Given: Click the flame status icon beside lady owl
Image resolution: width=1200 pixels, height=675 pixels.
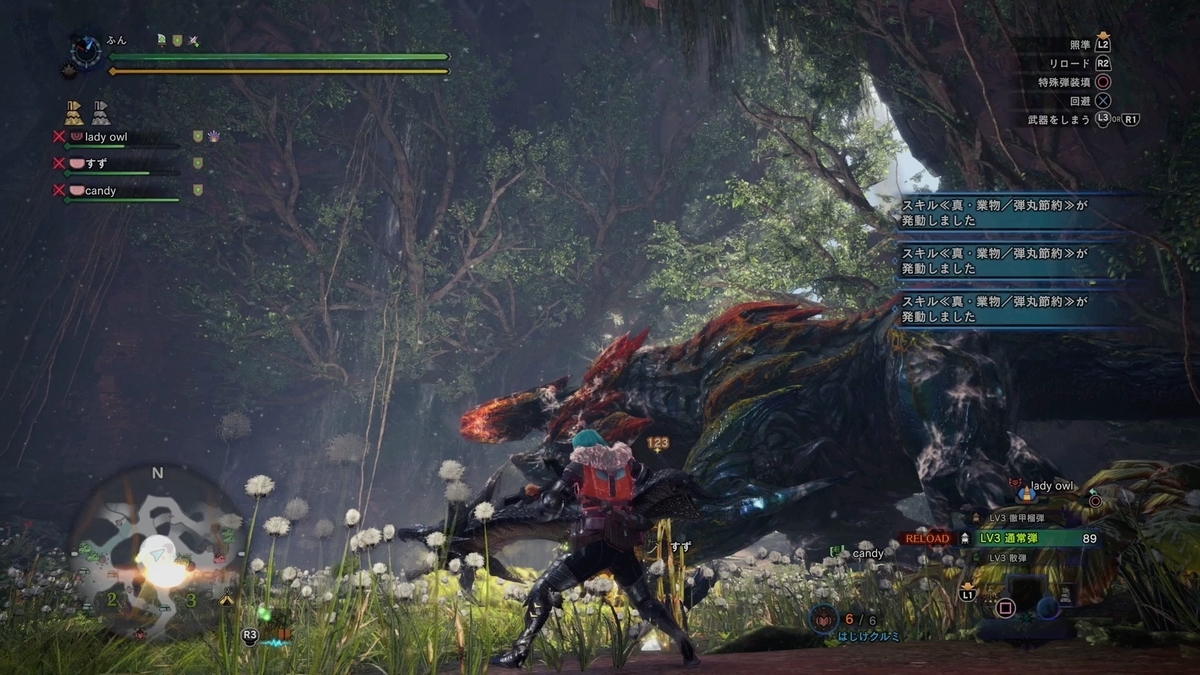Looking at the screenshot, I should (214, 136).
